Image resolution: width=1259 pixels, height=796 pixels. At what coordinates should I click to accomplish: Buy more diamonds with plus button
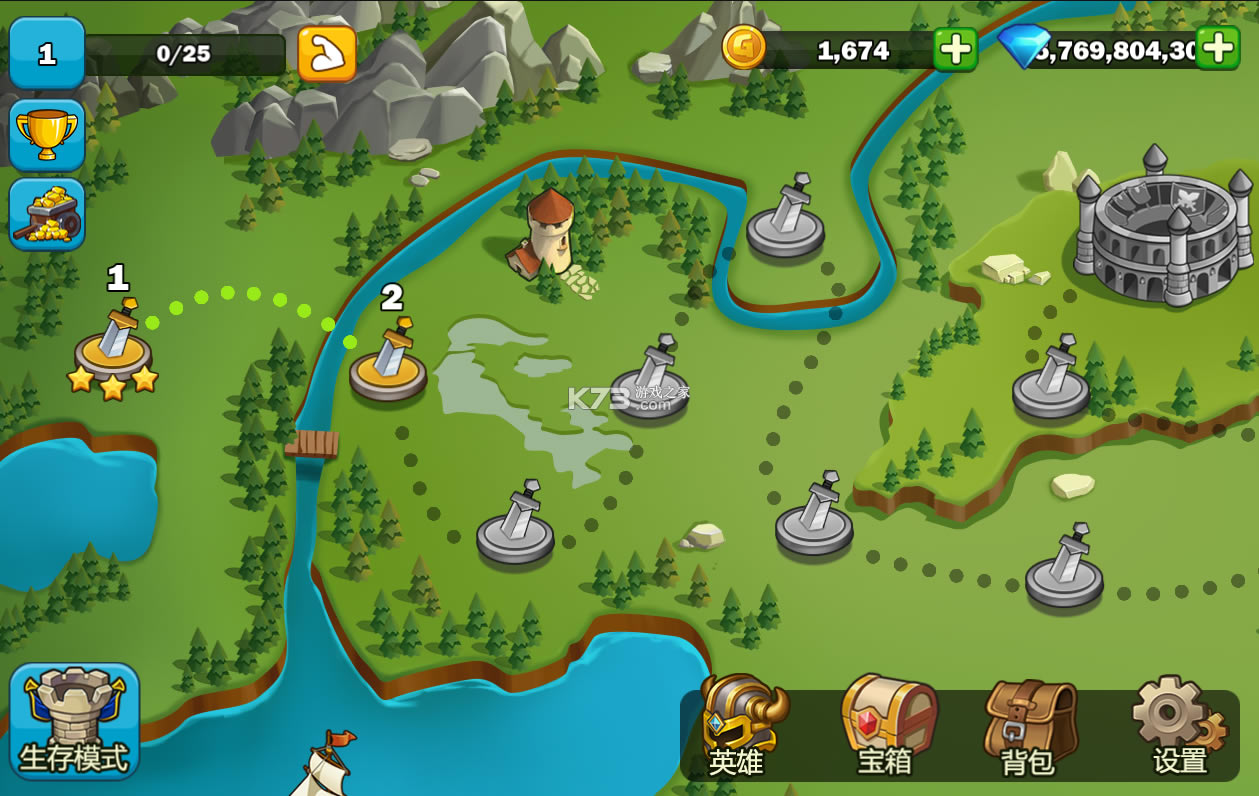(x=1217, y=48)
